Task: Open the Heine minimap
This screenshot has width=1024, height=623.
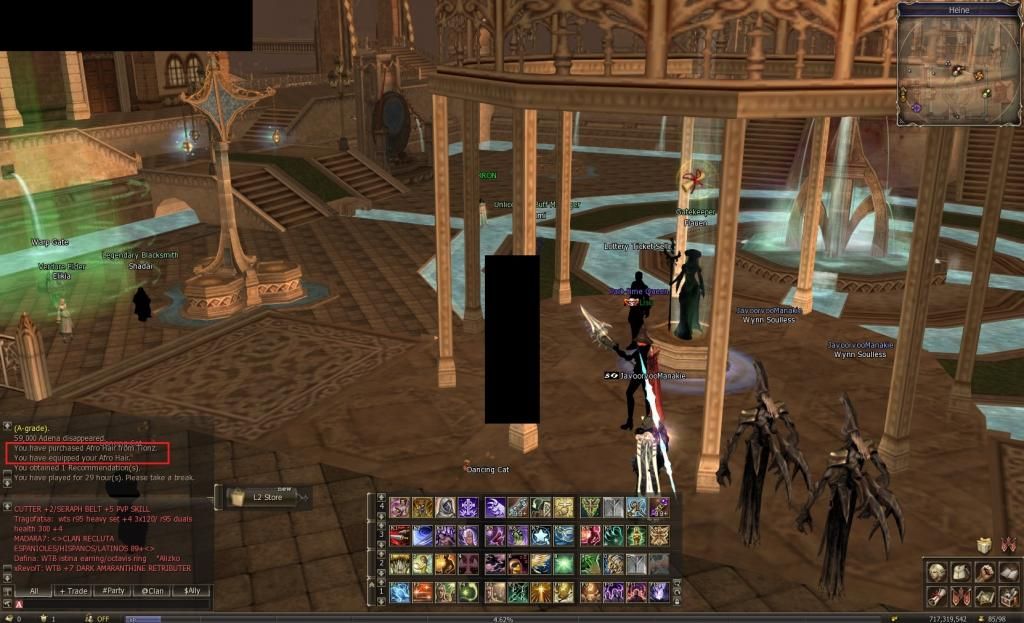Action: click(x=958, y=70)
